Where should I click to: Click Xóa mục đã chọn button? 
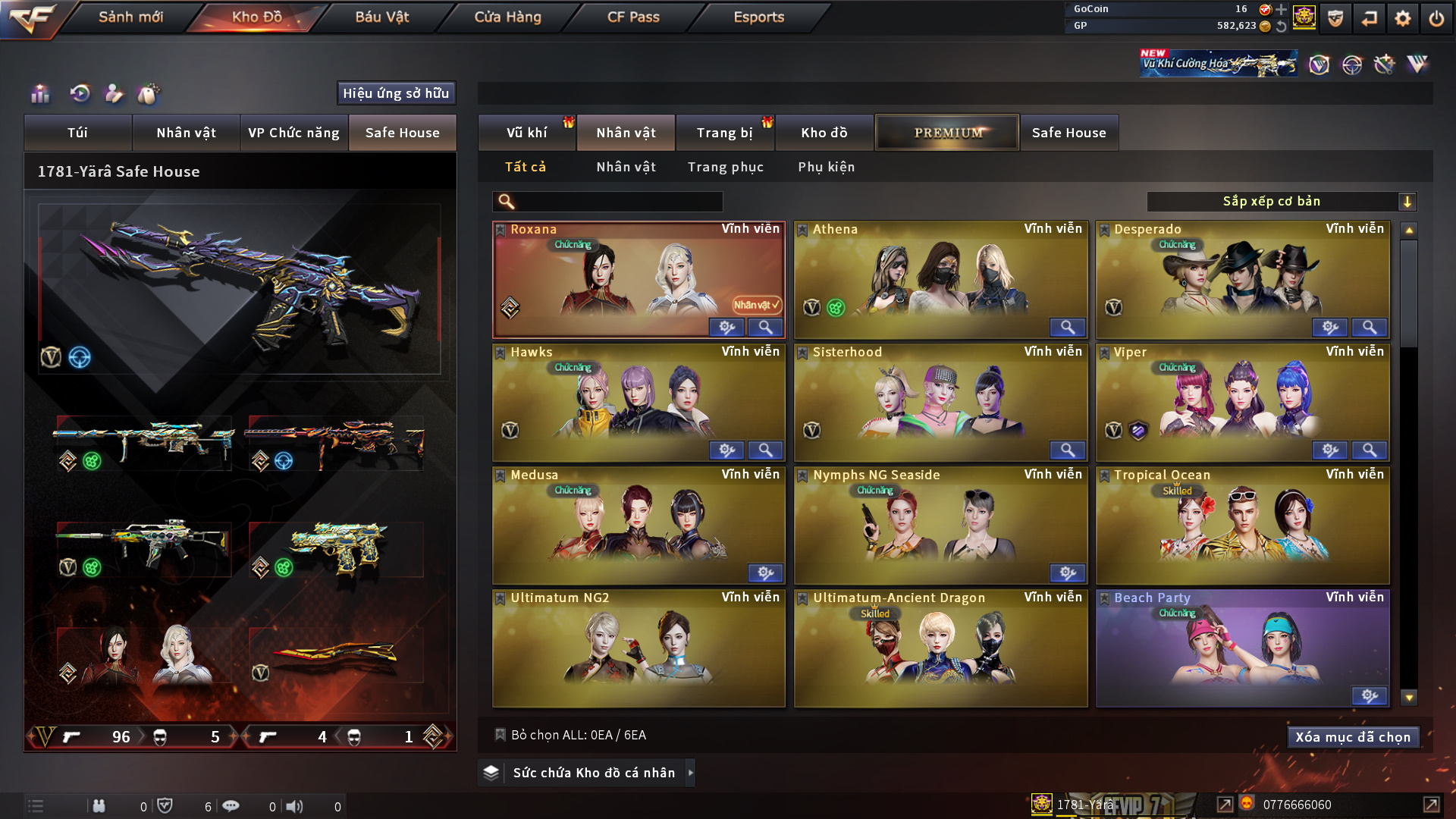[1353, 737]
